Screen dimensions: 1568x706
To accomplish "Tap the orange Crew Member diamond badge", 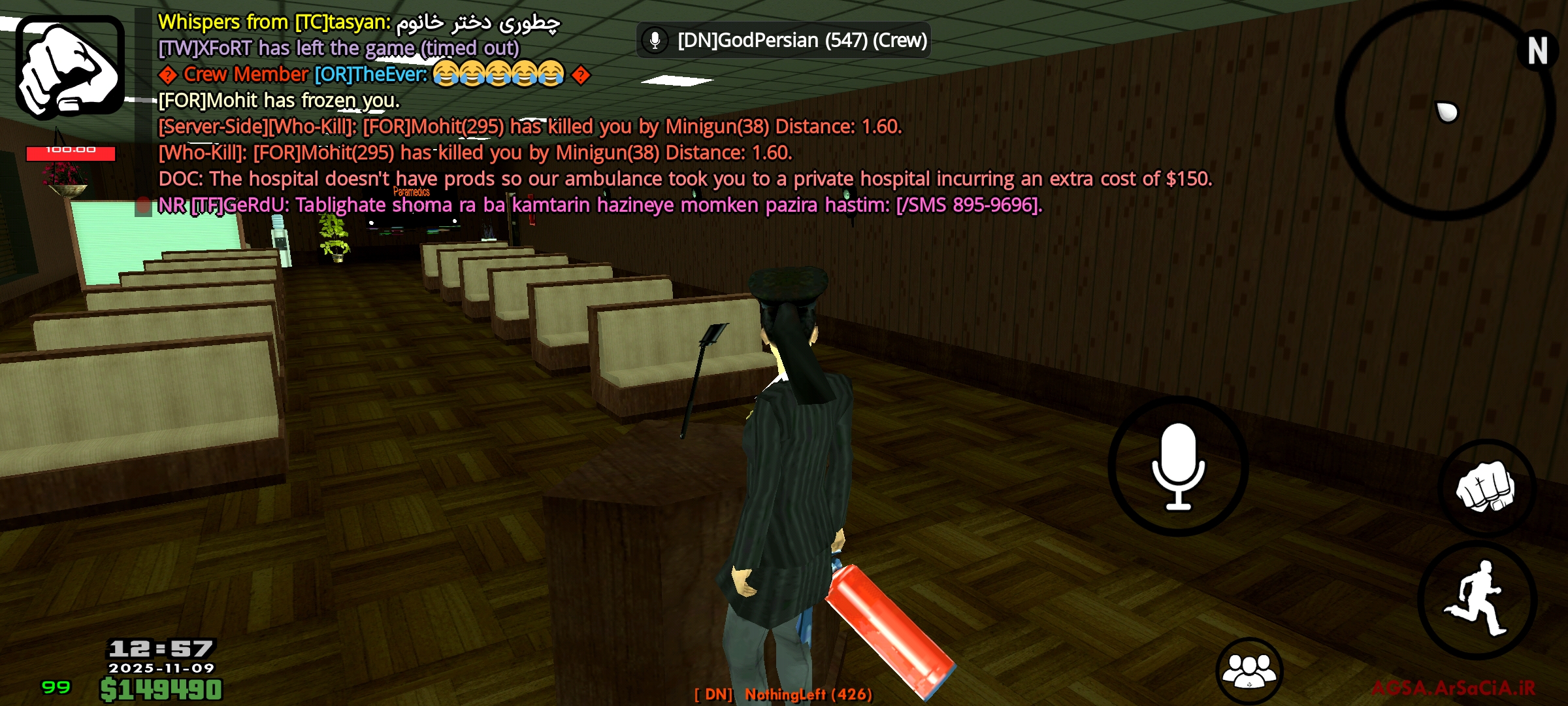I will click(167, 74).
